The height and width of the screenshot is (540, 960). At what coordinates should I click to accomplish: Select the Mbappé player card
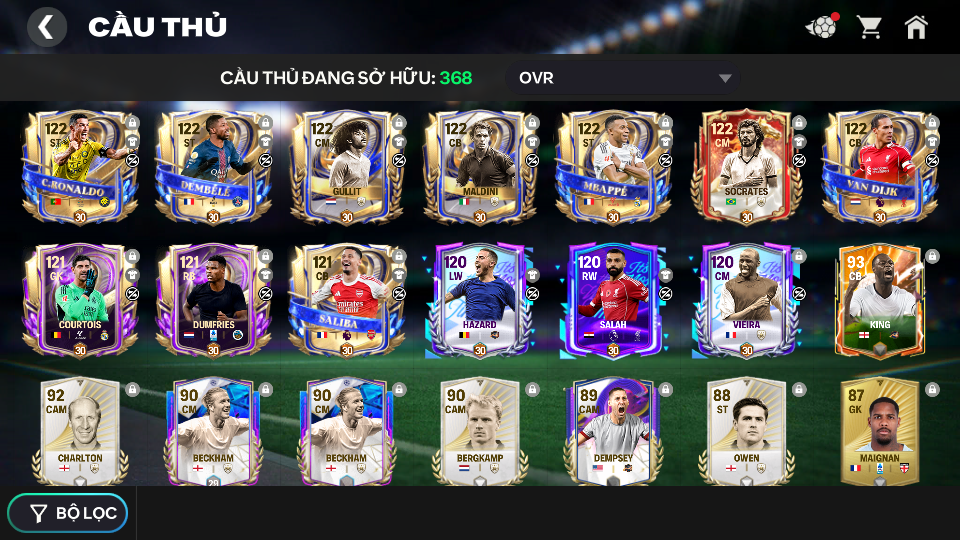coord(613,167)
